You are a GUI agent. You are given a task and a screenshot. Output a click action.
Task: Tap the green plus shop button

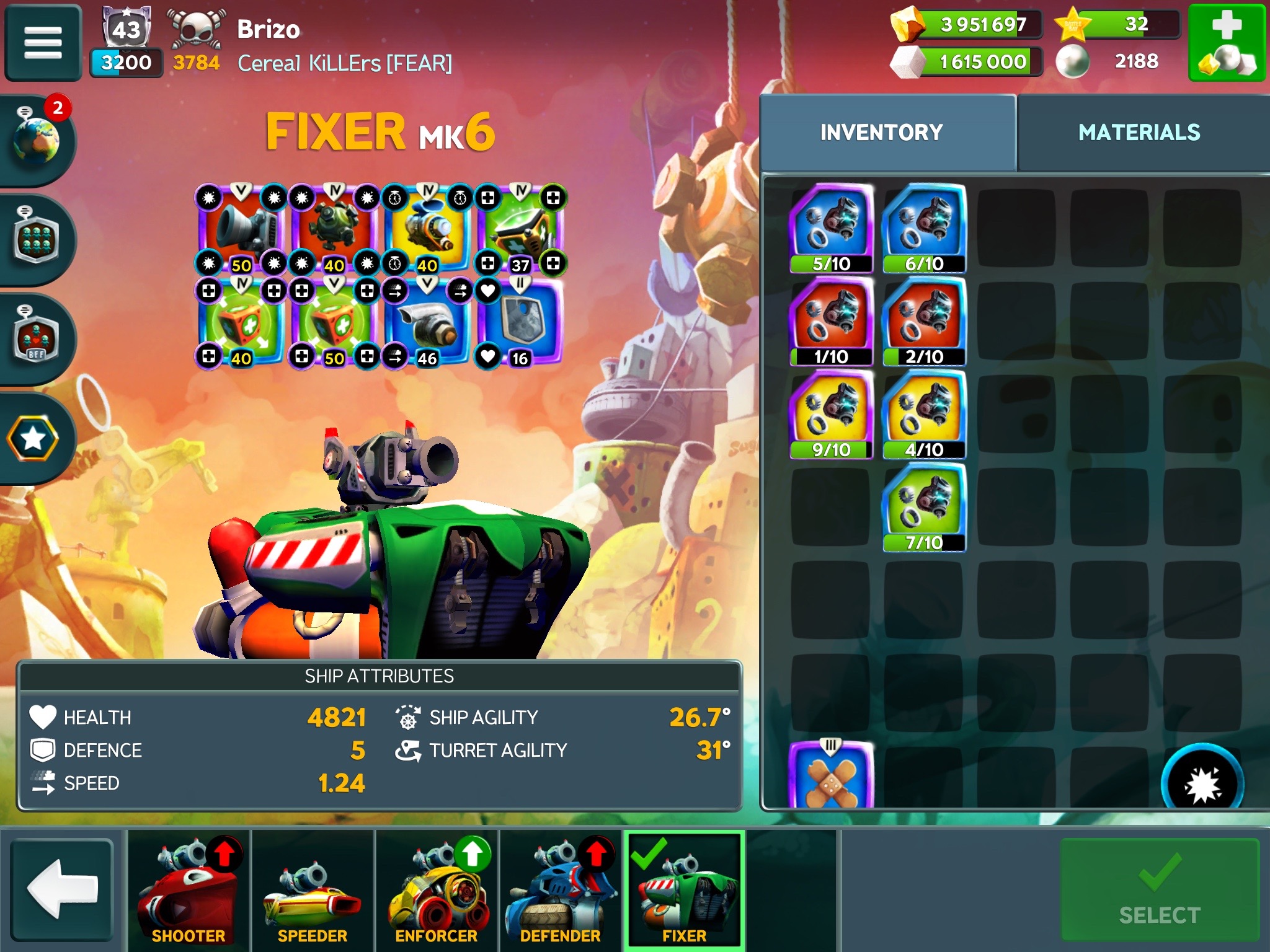[x=1226, y=42]
